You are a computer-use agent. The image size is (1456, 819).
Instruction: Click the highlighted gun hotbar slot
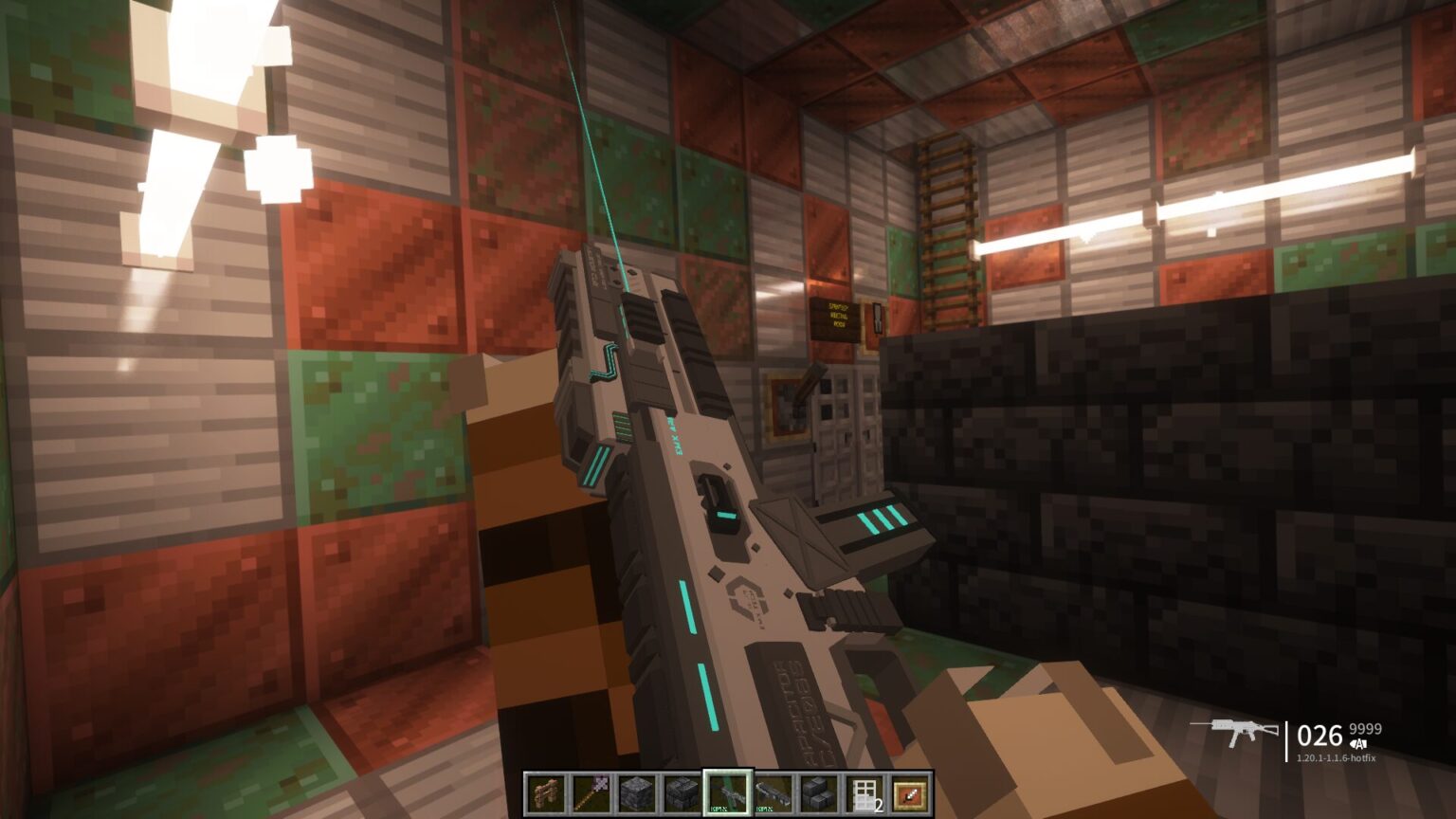pos(728,793)
